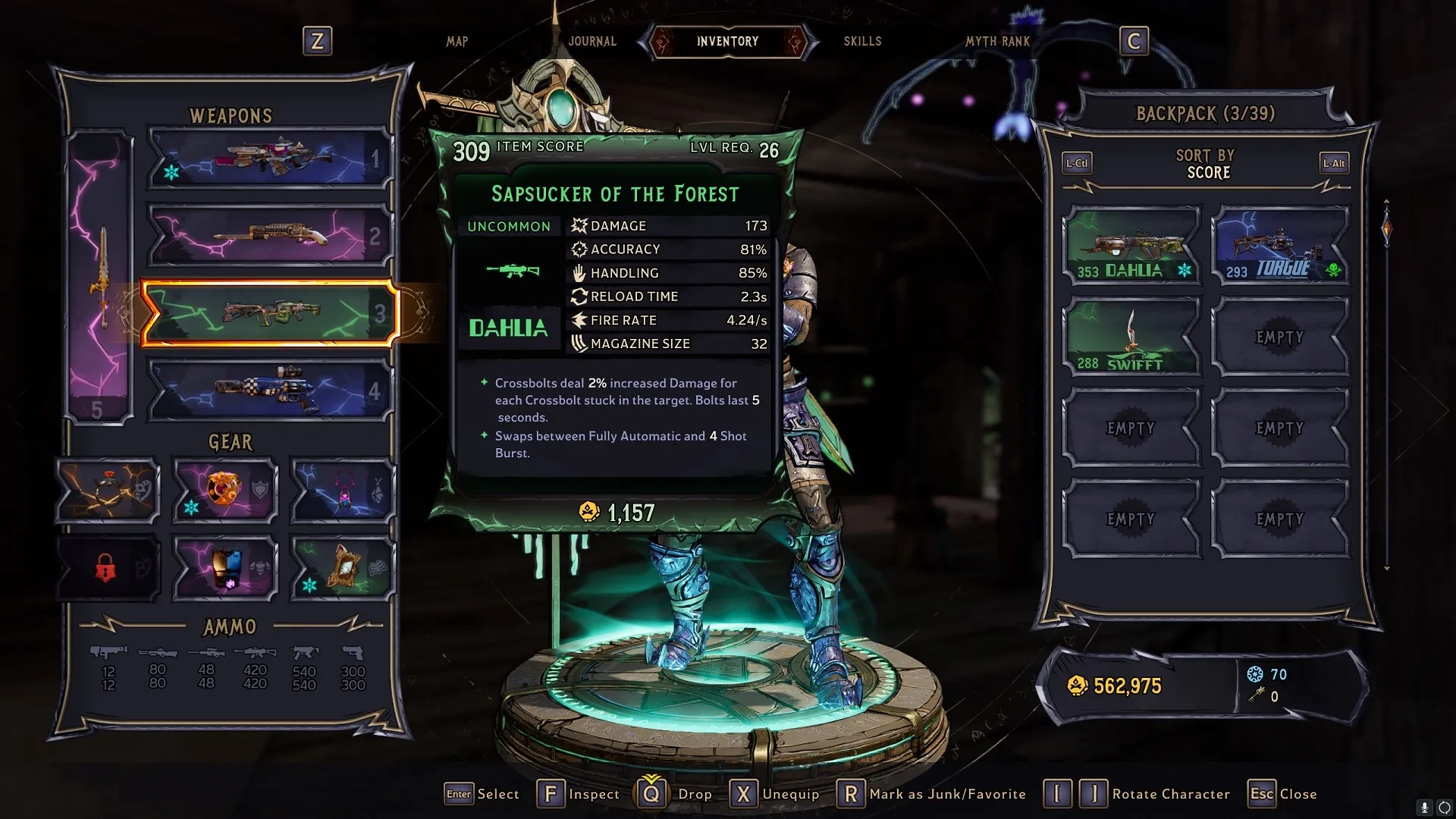Pick the blue weapon in slot 4

pyautogui.click(x=270, y=391)
